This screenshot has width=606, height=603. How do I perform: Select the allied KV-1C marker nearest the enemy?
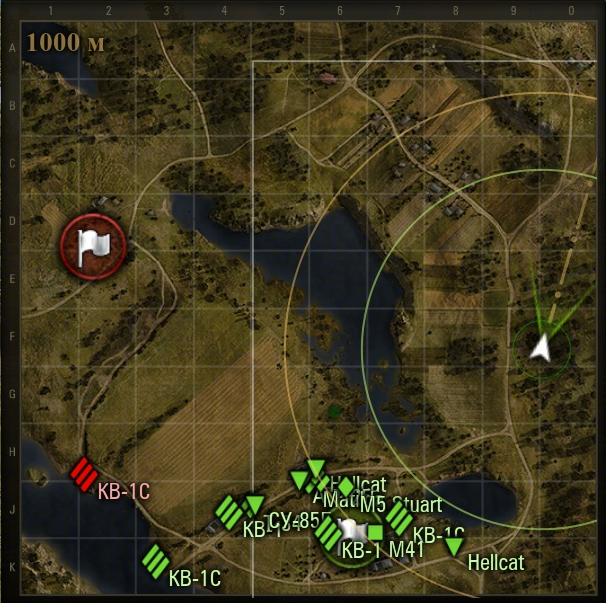coord(155,561)
